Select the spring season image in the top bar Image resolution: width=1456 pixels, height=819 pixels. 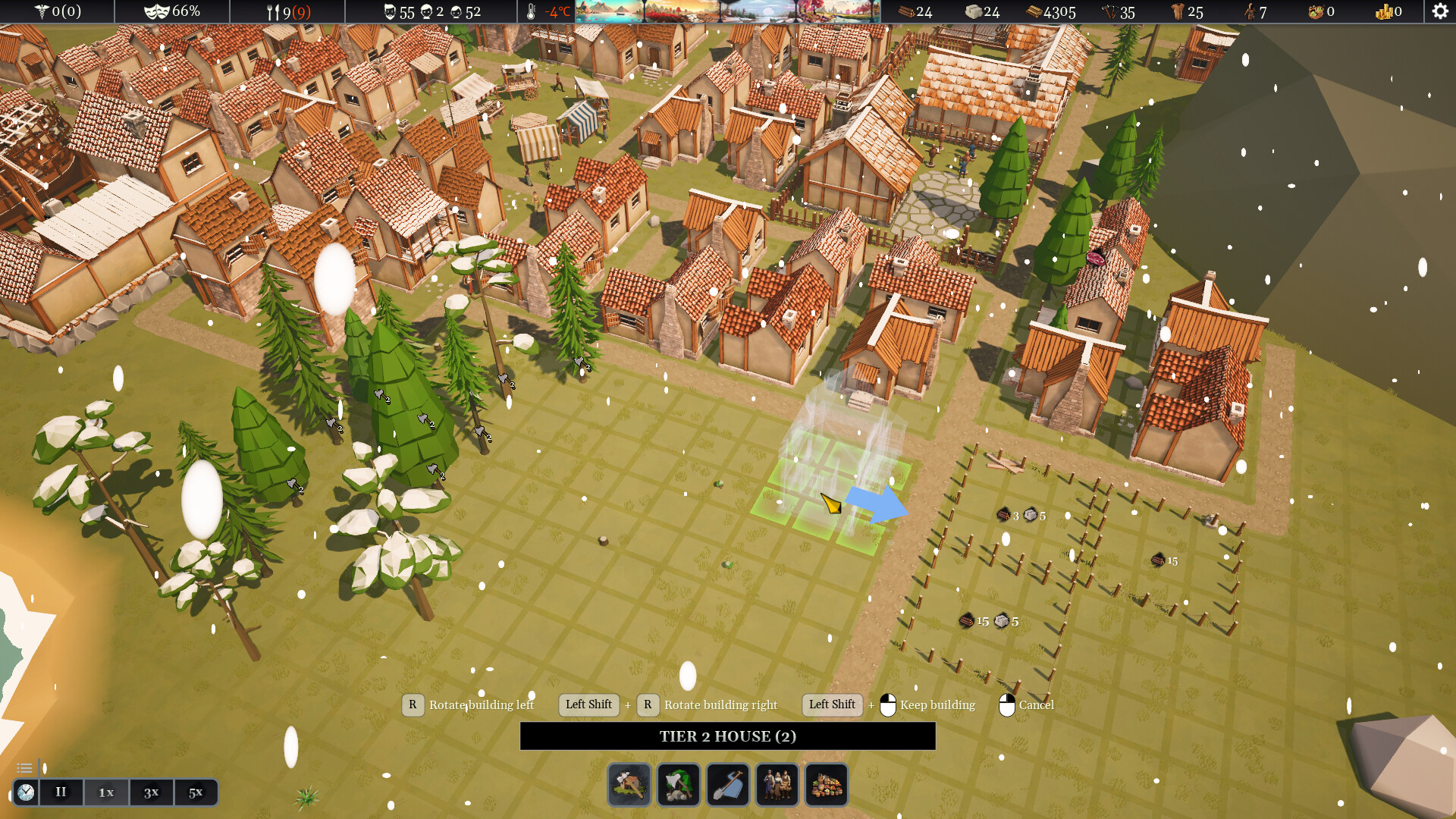click(838, 11)
